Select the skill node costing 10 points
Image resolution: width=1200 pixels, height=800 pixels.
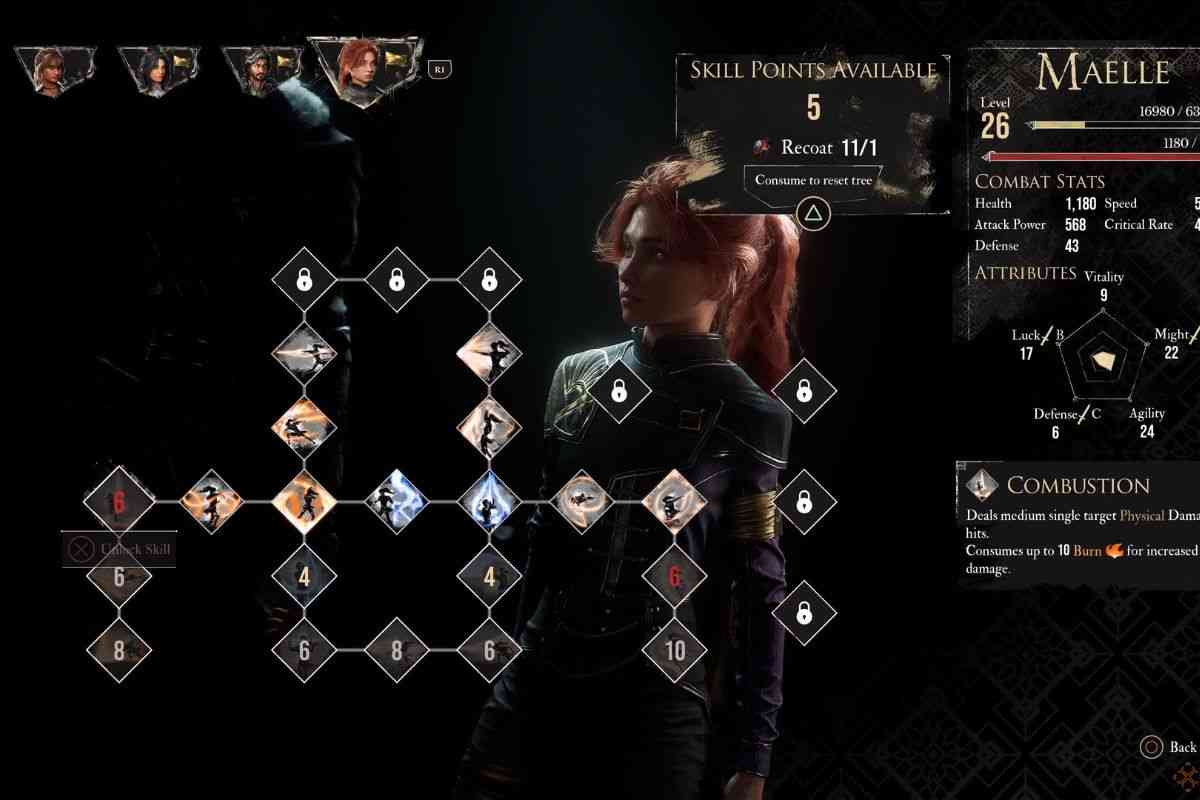pyautogui.click(x=675, y=650)
